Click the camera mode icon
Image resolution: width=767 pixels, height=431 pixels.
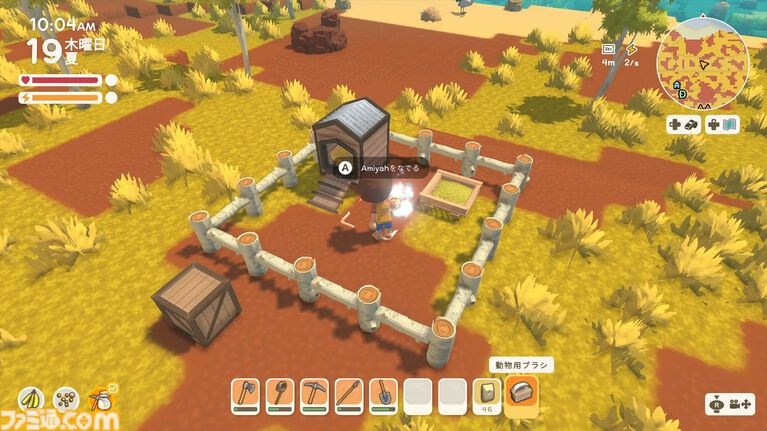(730, 405)
